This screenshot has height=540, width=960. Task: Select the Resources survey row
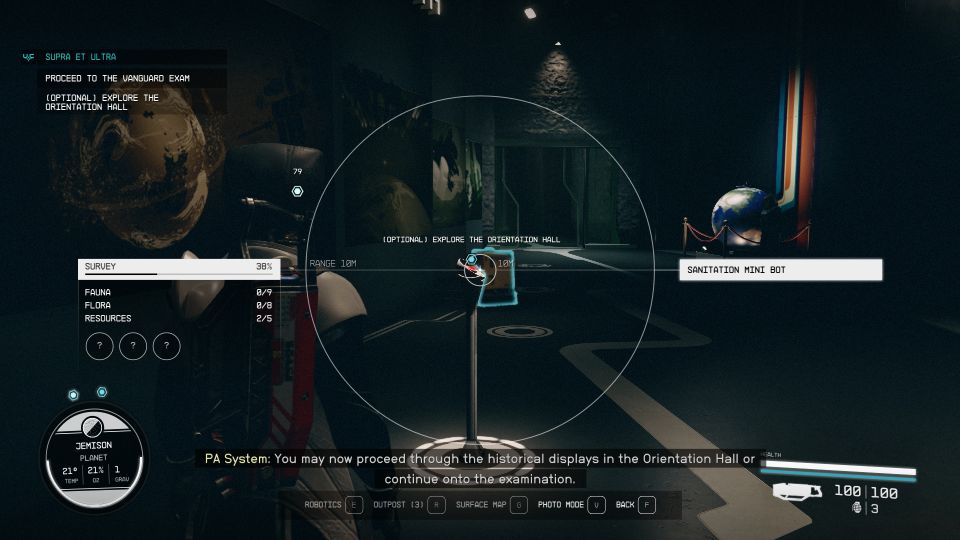click(x=177, y=319)
